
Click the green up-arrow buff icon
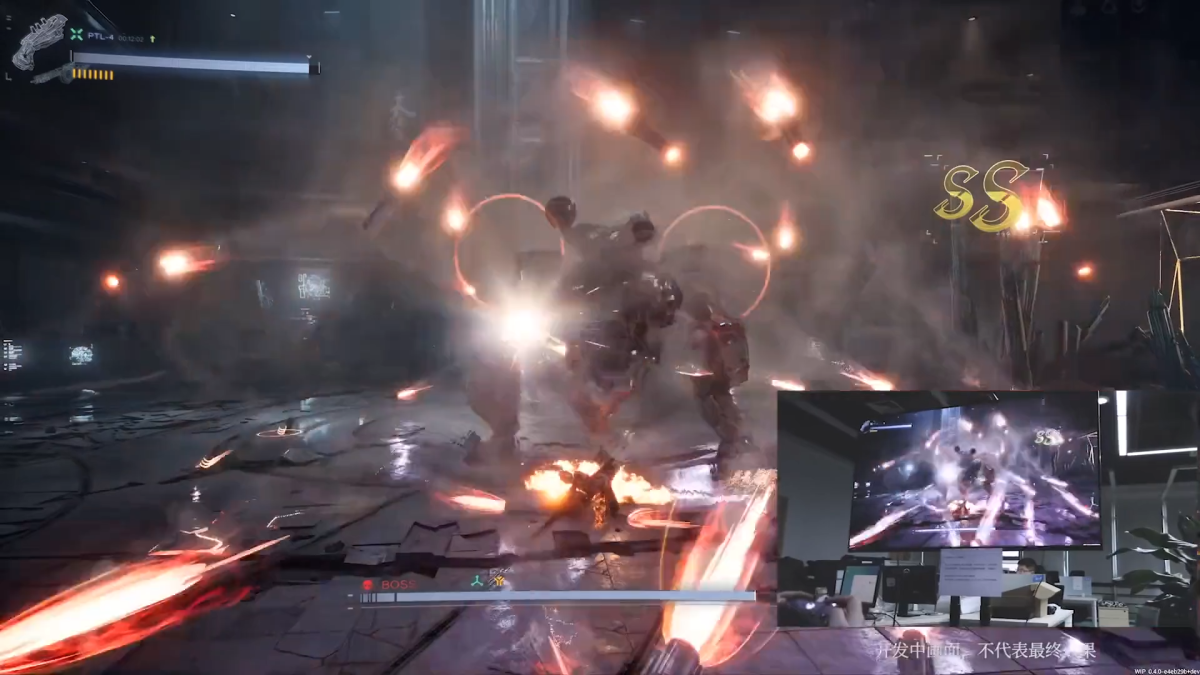coord(152,38)
